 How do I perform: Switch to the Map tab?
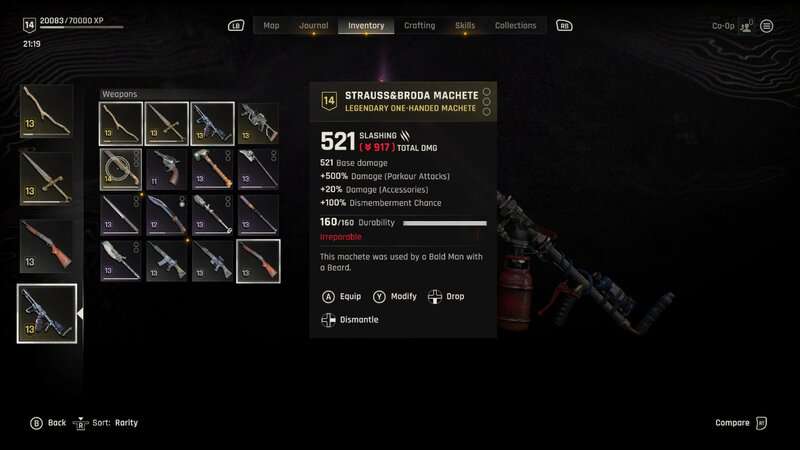click(x=271, y=25)
